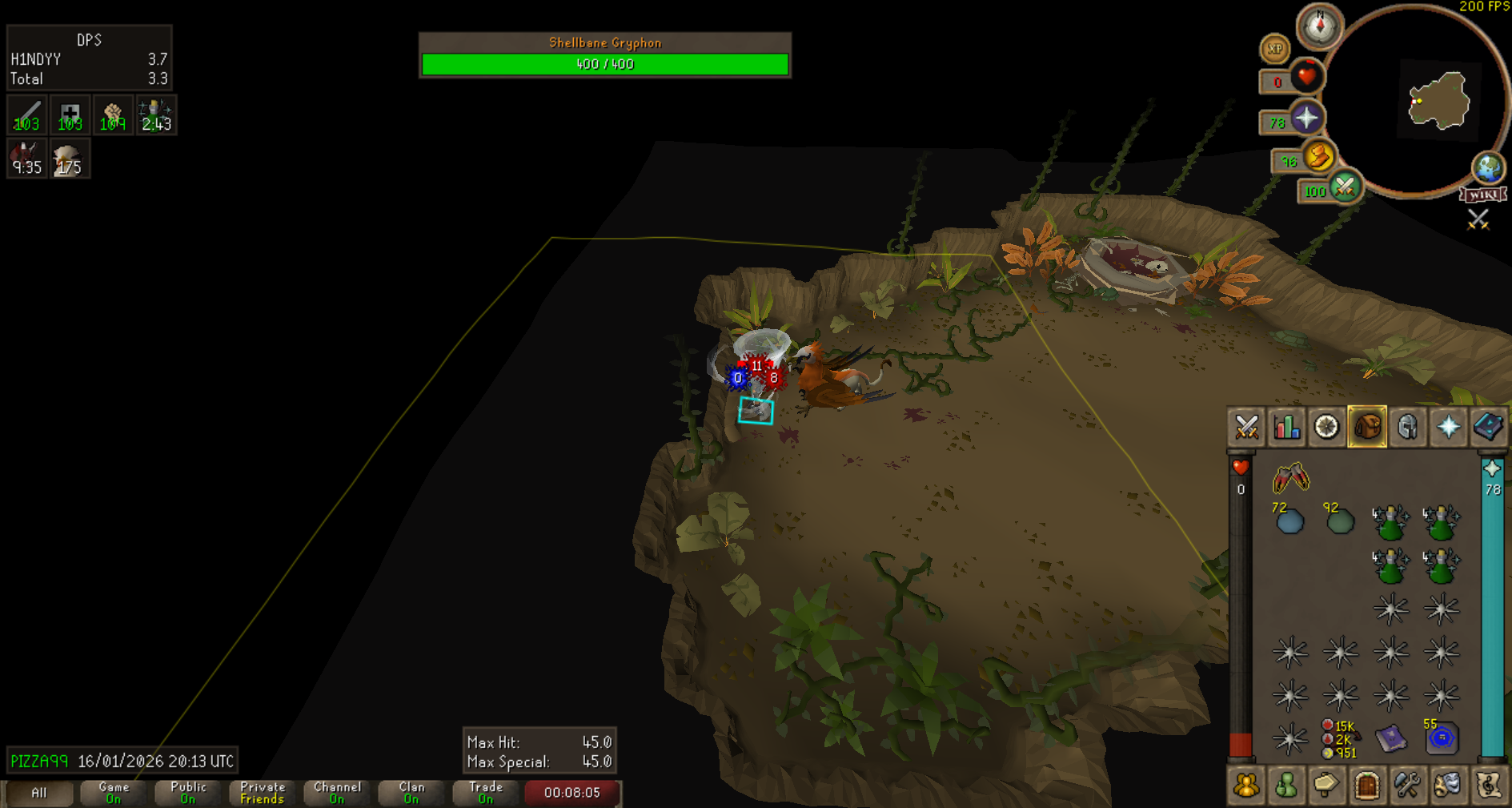Open the Music Player tab
The width and height of the screenshot is (1512, 808).
(x=1488, y=786)
